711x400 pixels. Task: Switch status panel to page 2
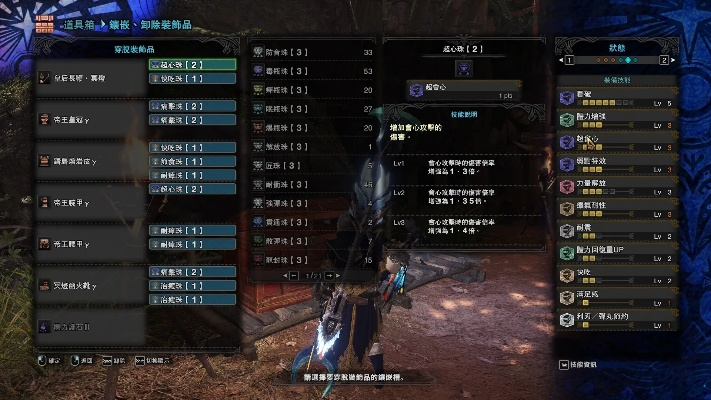[663, 61]
